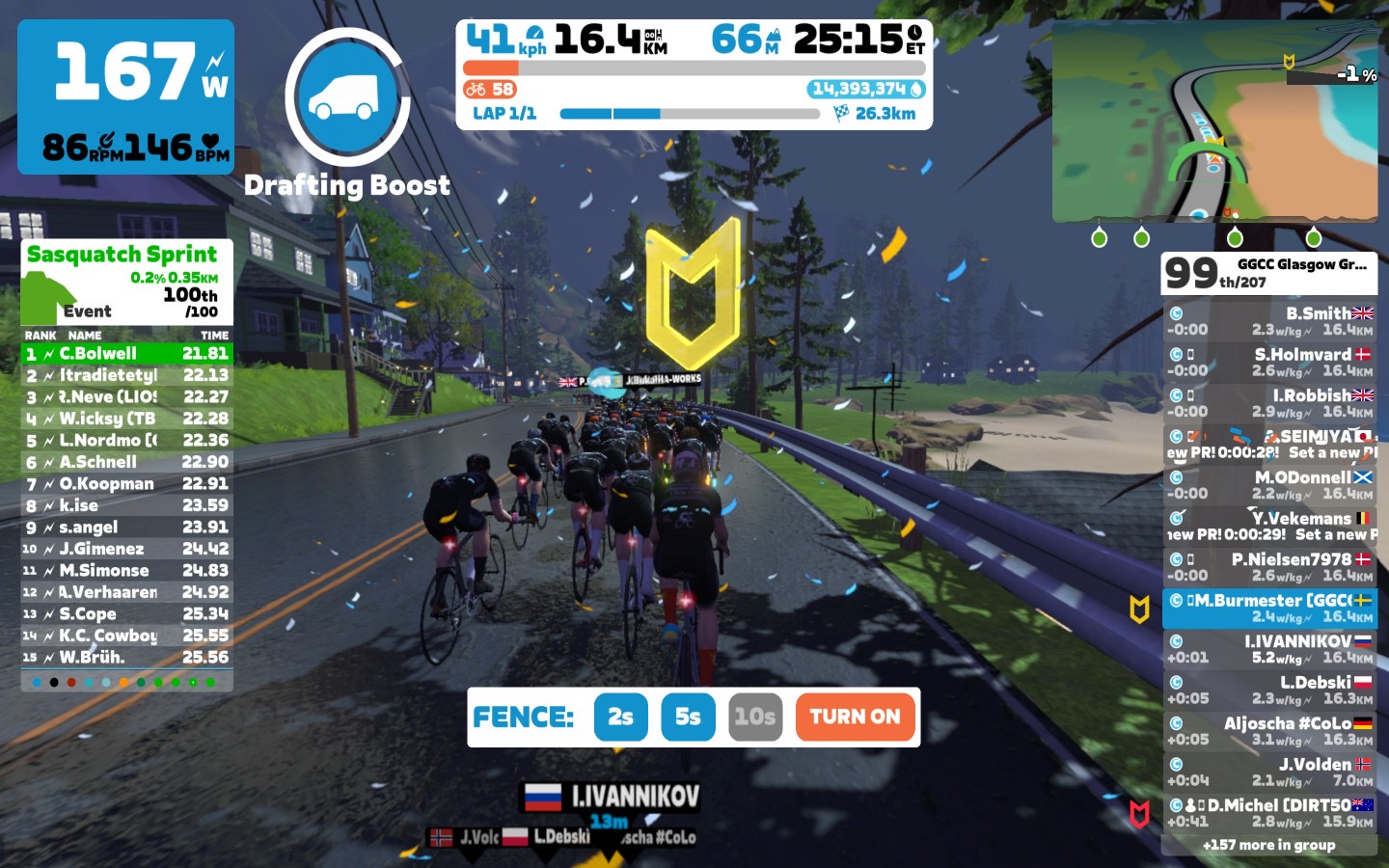This screenshot has height=868, width=1389.
Task: Select J.Volden in the rider list
Action: coord(1269,772)
